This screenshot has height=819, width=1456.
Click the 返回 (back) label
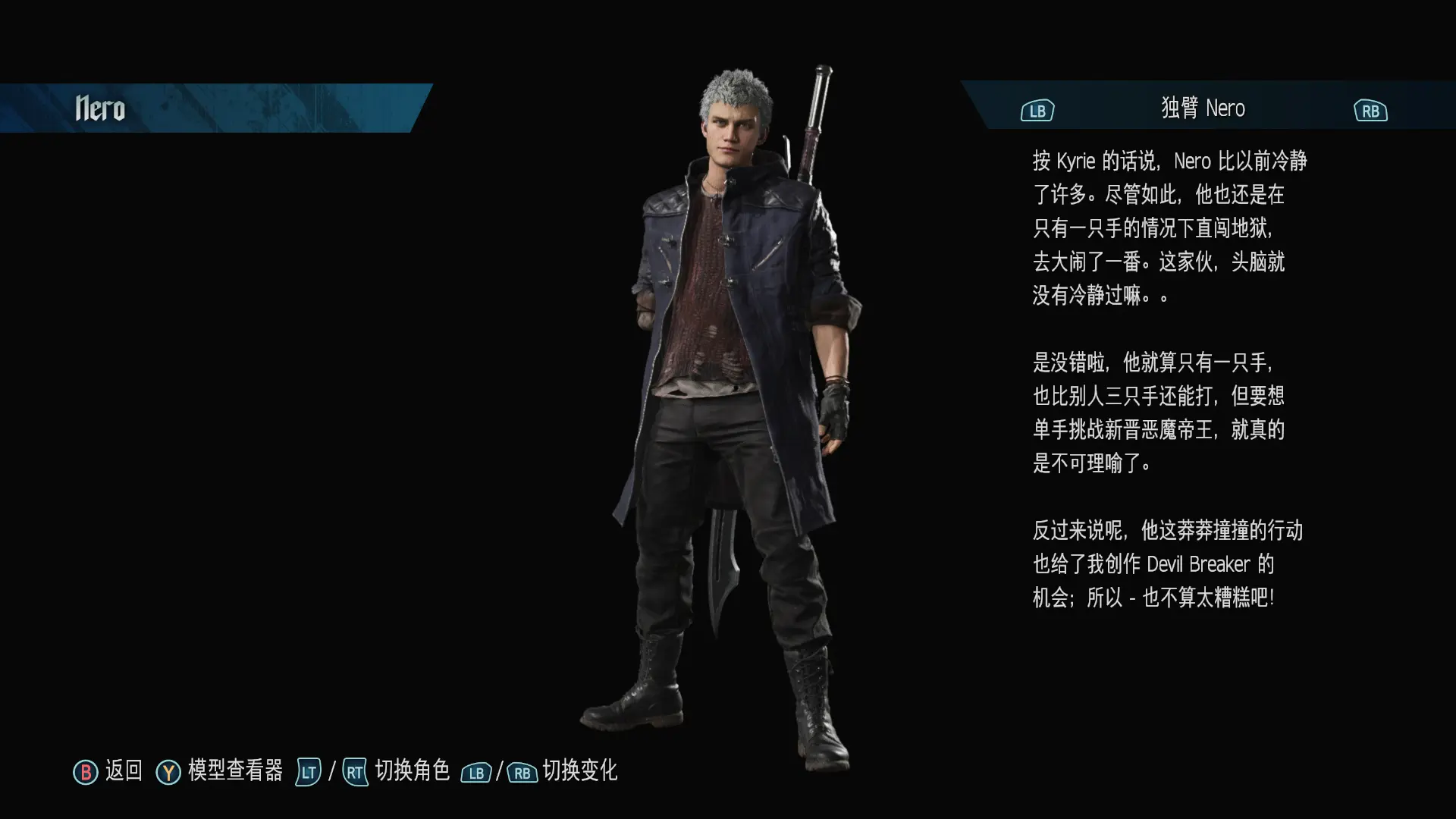point(123,771)
